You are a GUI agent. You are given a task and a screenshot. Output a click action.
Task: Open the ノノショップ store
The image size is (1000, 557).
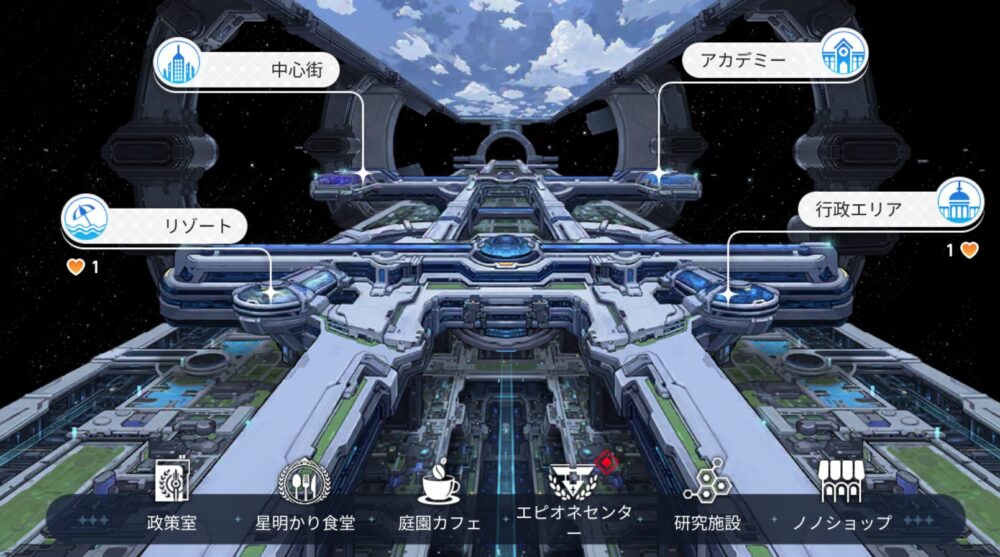[x=841, y=498]
